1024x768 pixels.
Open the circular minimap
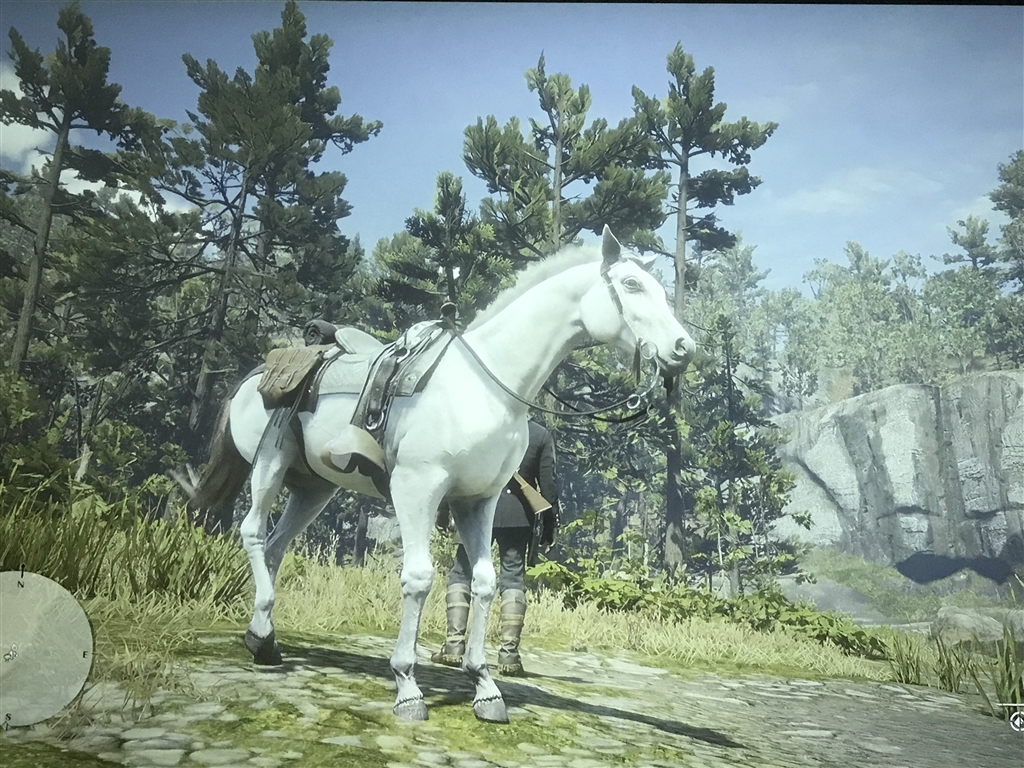(x=43, y=648)
